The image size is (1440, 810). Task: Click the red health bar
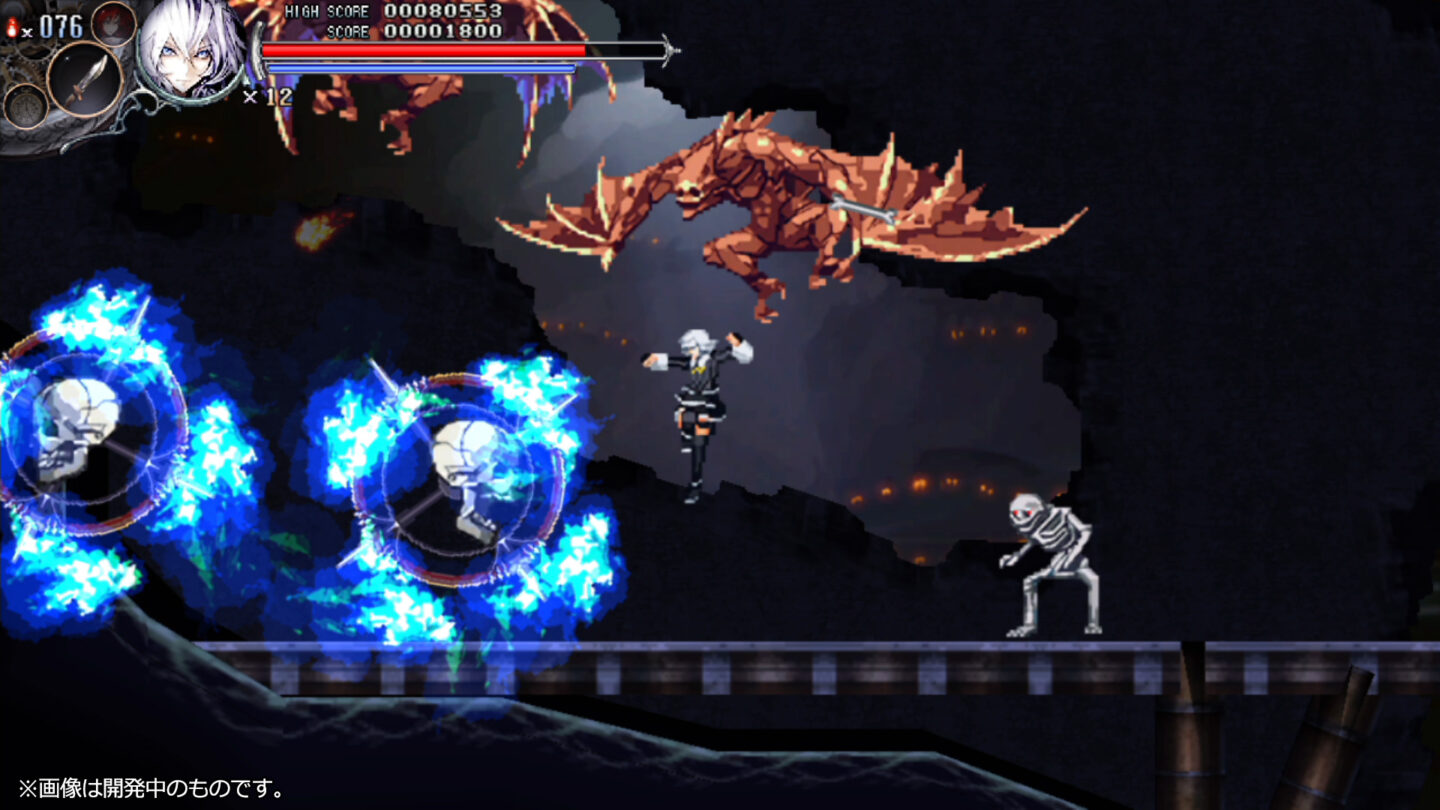click(x=420, y=48)
